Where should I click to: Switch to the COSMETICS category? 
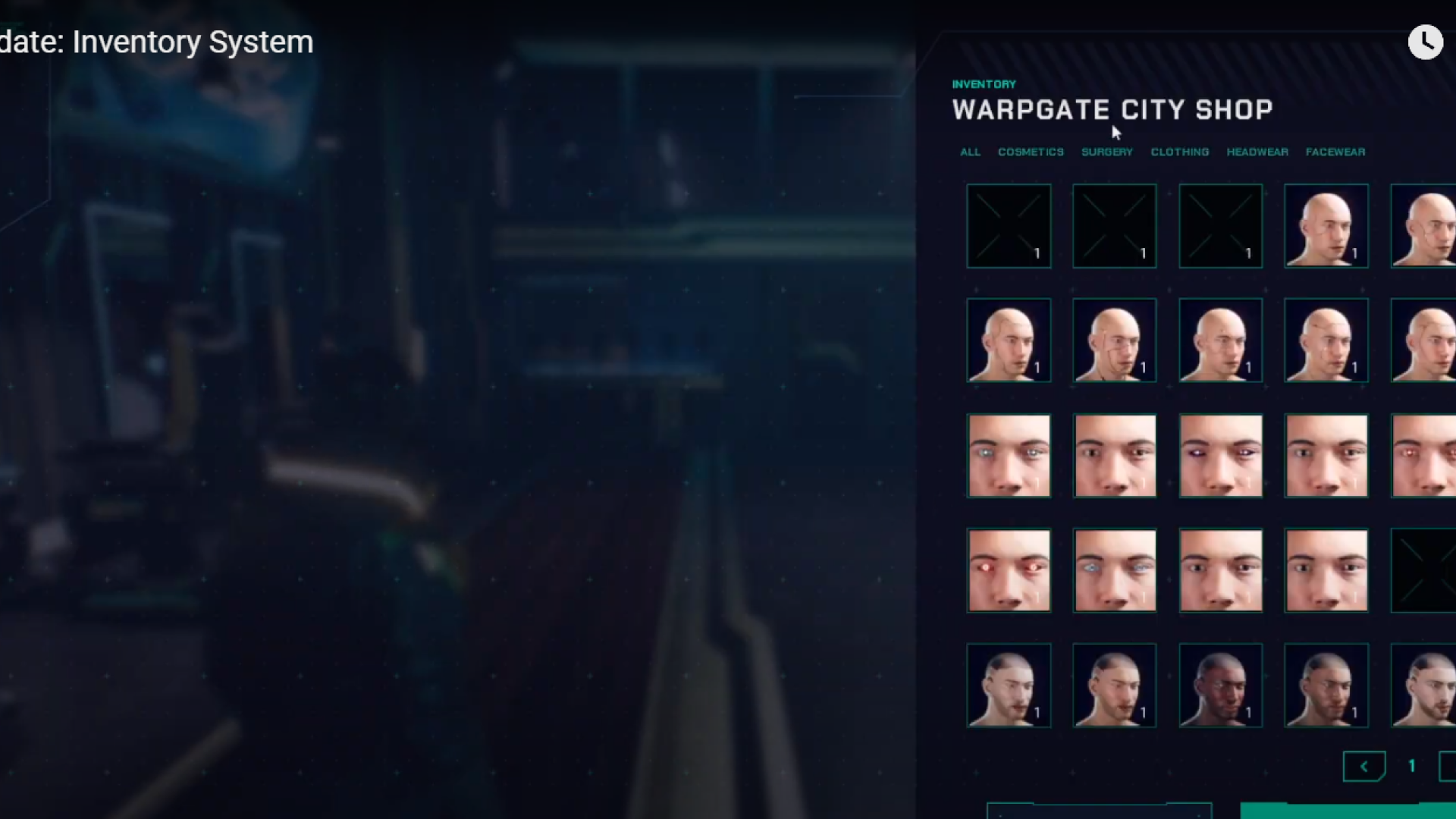coord(1031,152)
